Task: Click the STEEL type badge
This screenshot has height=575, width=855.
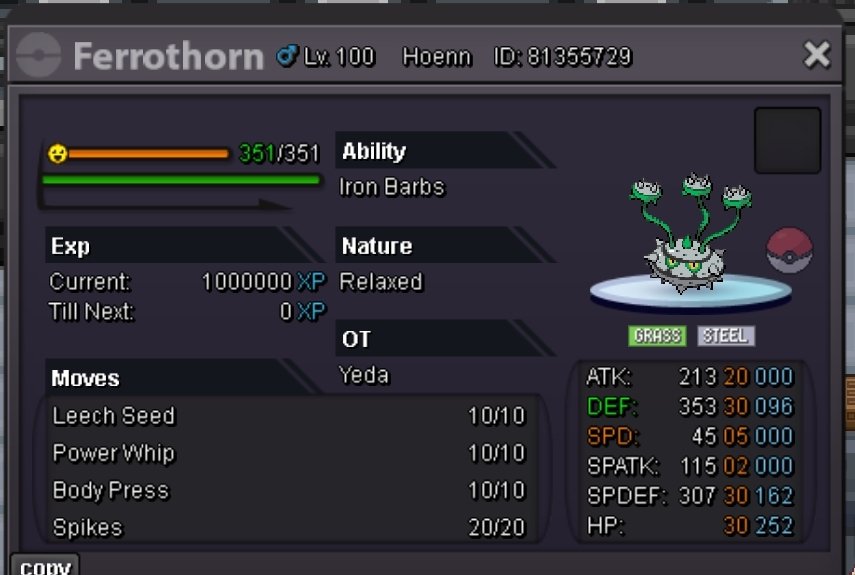Action: pos(725,336)
